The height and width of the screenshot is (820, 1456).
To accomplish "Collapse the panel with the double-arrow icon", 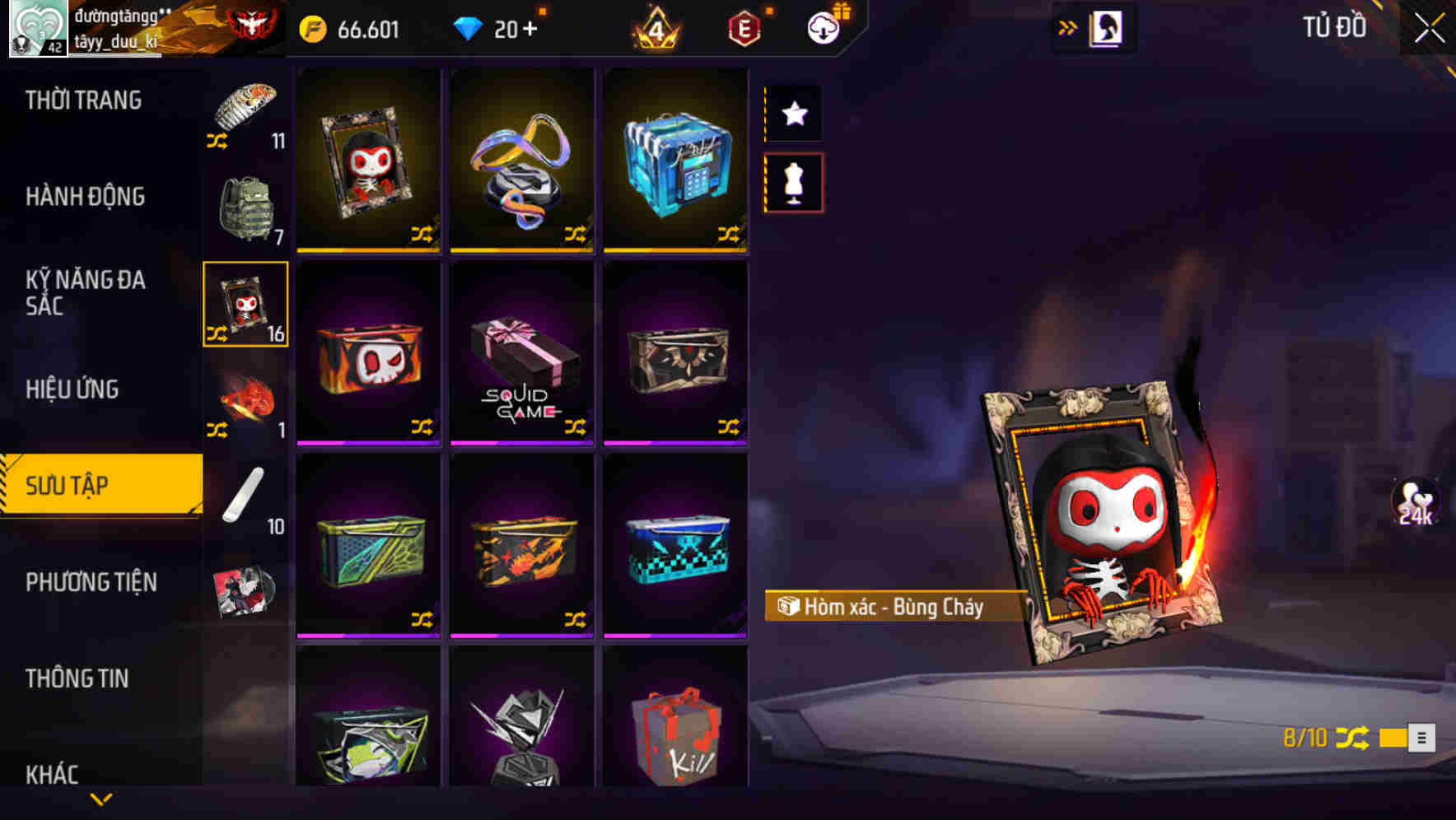I will click(1068, 26).
